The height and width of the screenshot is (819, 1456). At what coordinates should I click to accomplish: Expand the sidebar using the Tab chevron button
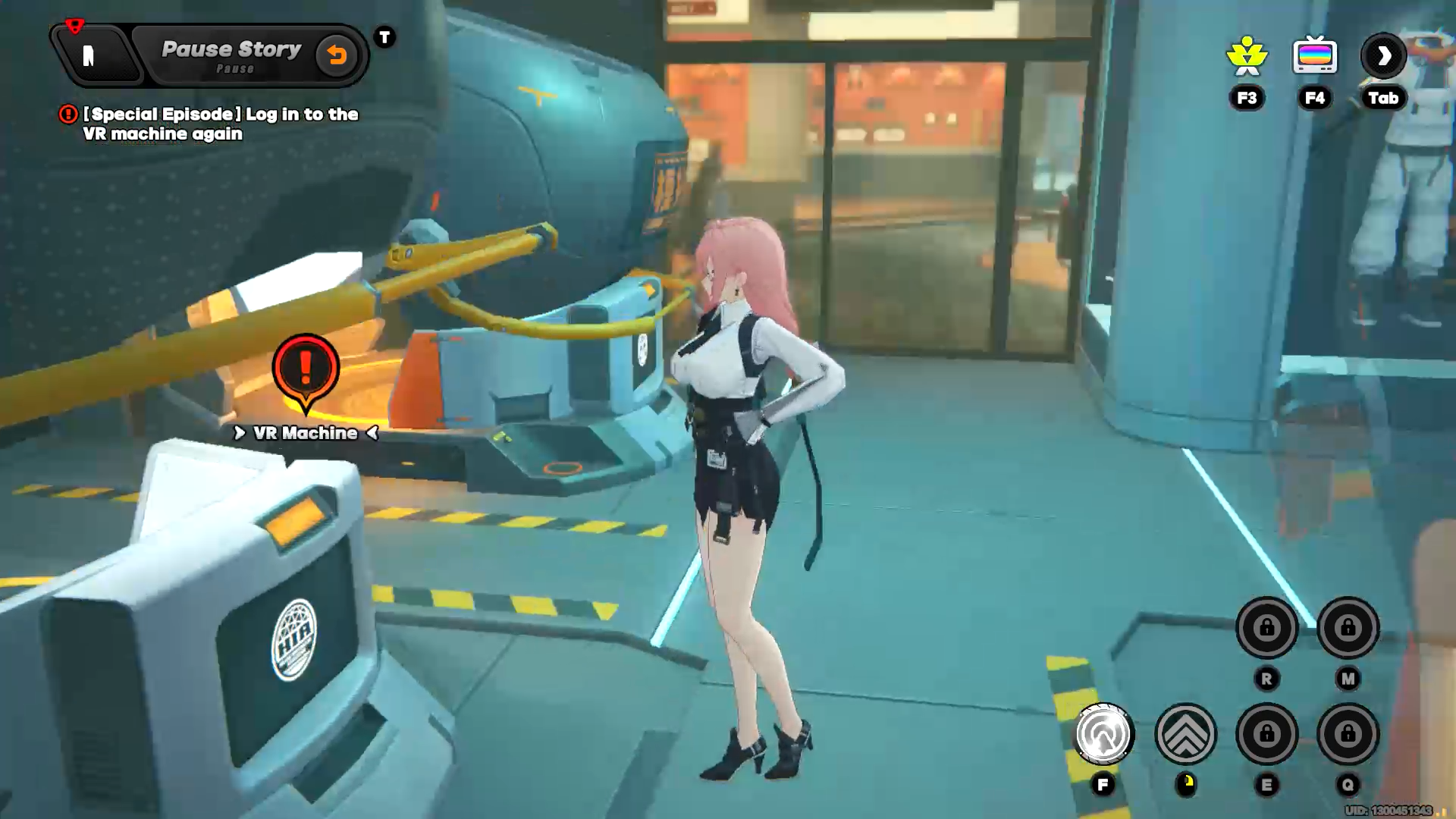(x=1383, y=54)
